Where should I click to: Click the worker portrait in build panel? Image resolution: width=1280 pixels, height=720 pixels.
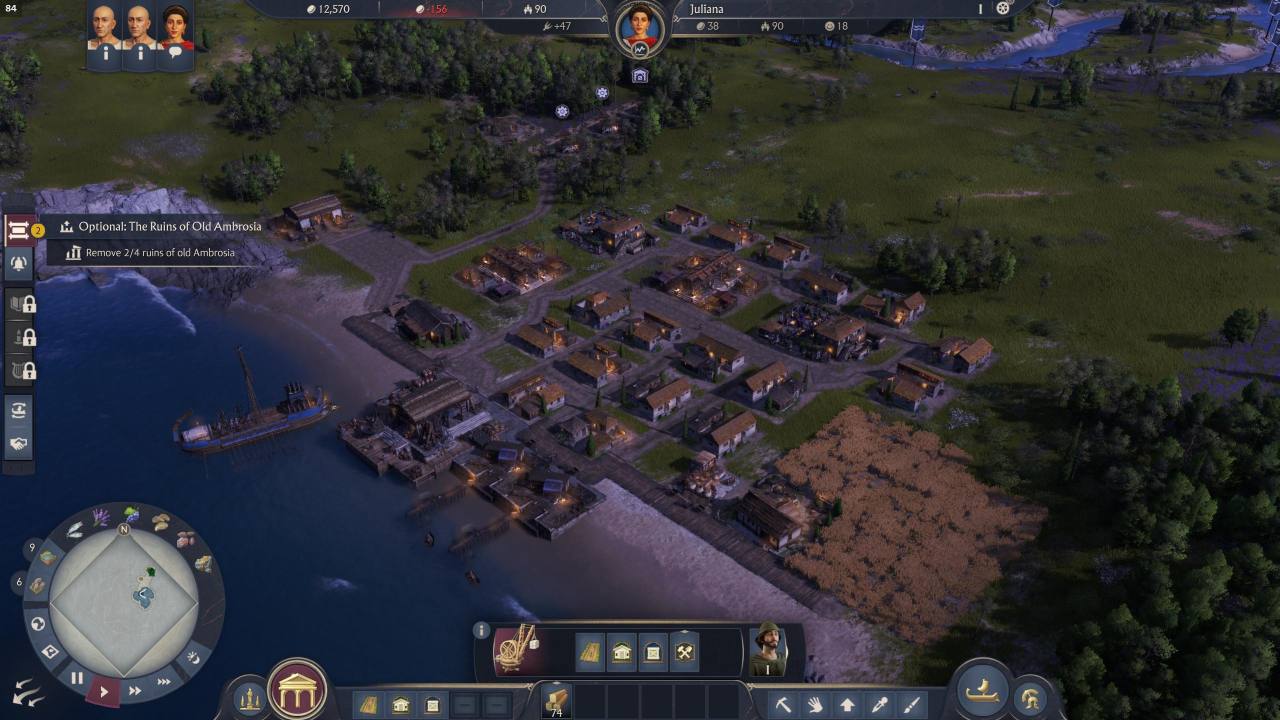tap(768, 650)
